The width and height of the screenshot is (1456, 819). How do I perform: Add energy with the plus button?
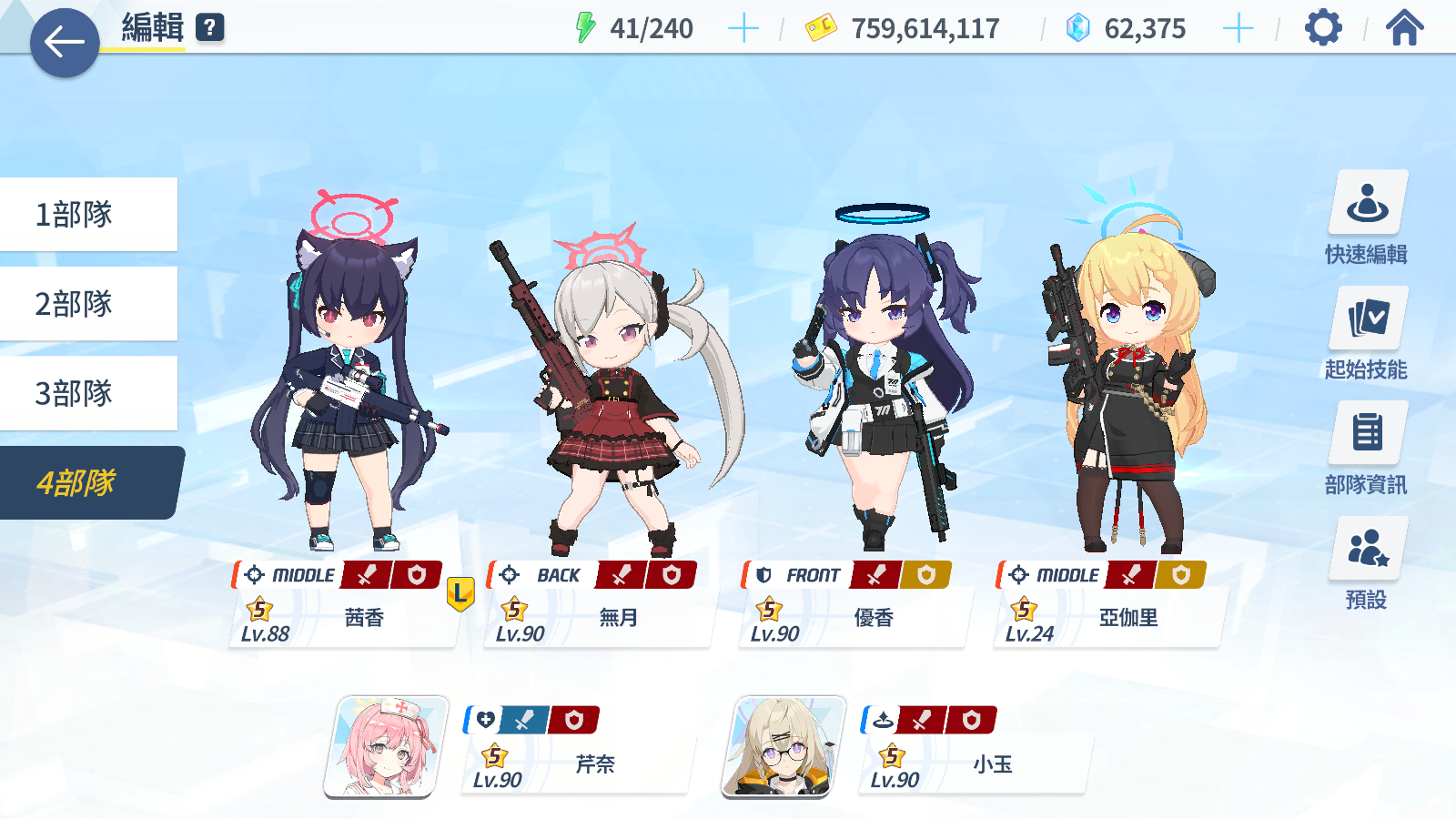pos(743,29)
